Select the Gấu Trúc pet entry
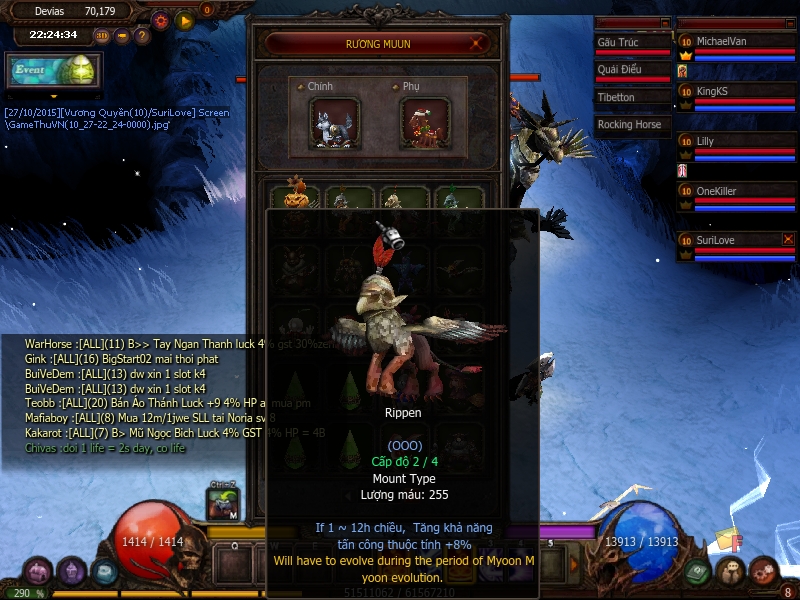The height and width of the screenshot is (600, 800). (632, 43)
